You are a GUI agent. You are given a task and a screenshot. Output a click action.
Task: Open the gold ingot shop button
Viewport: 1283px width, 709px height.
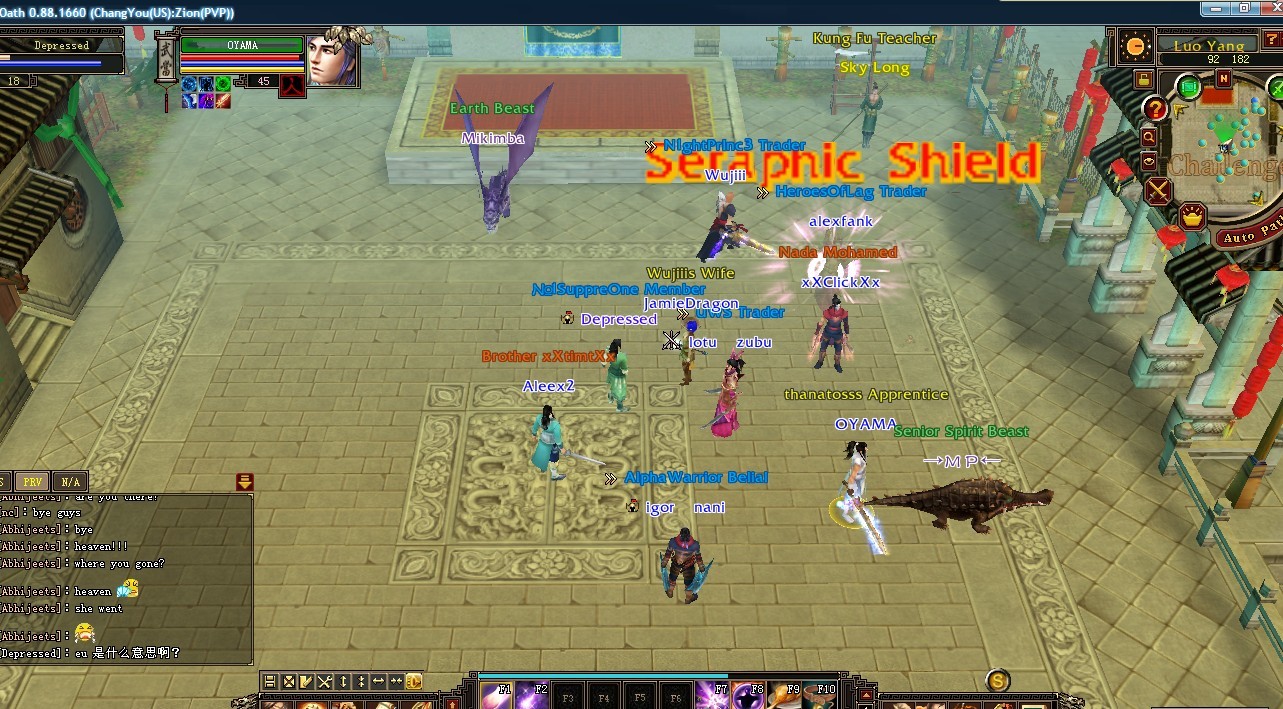click(x=1192, y=215)
